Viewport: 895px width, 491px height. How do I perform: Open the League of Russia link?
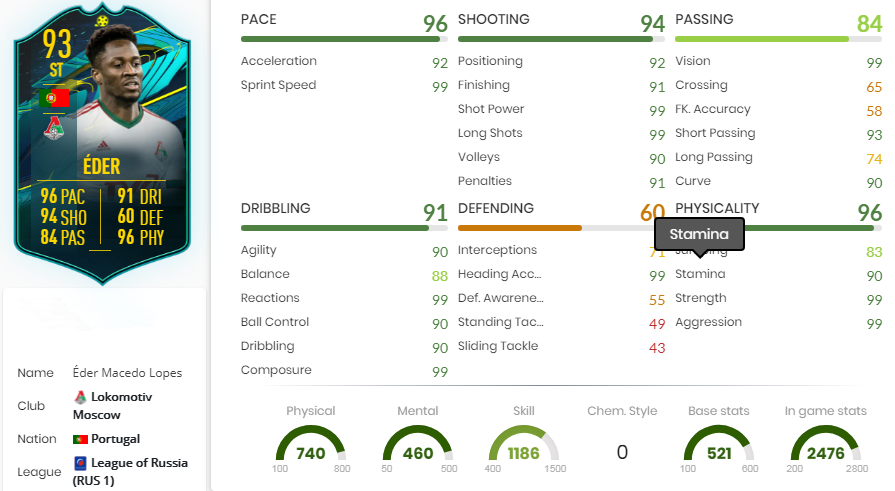tap(137, 463)
